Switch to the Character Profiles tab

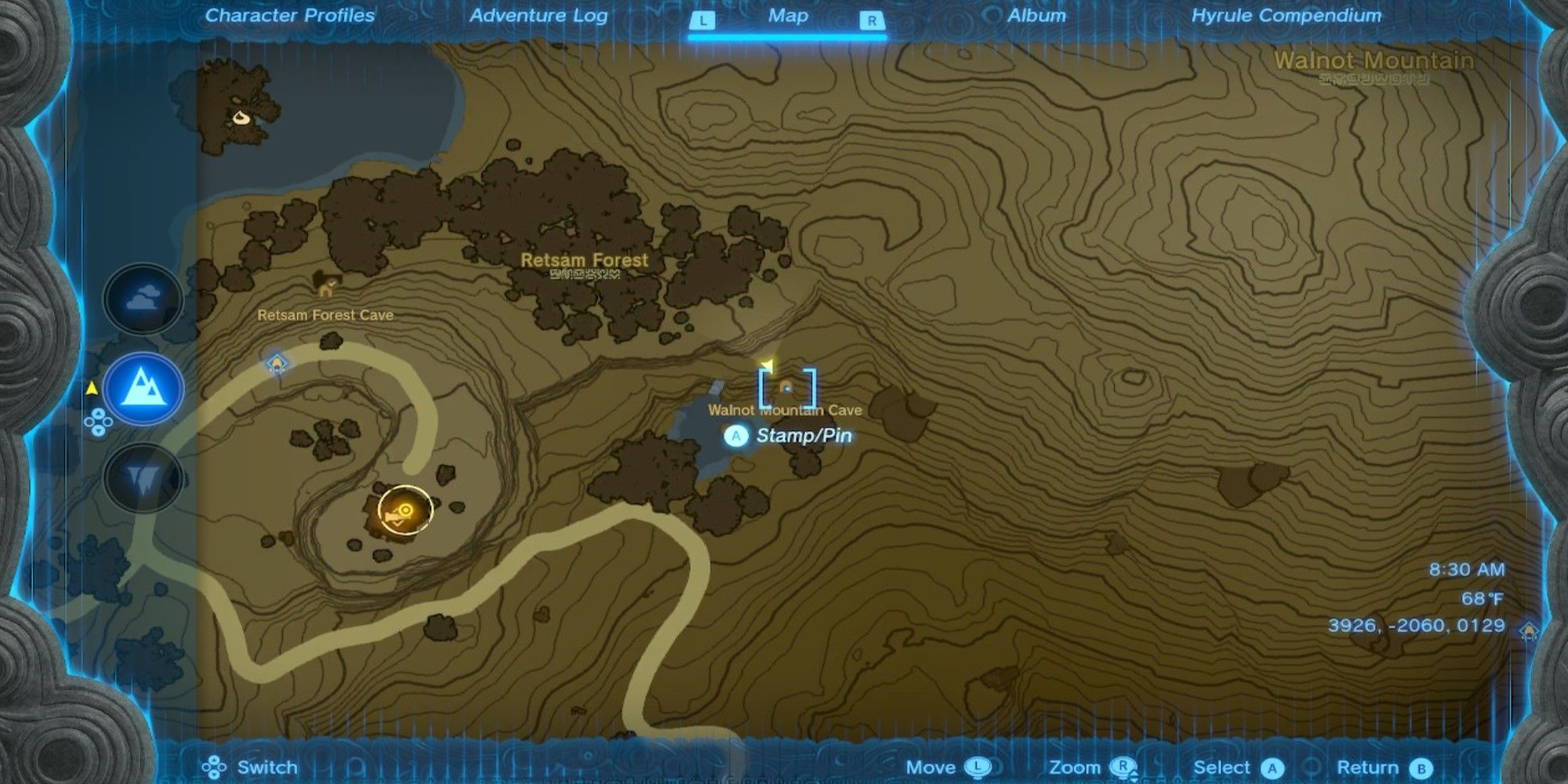click(x=289, y=16)
